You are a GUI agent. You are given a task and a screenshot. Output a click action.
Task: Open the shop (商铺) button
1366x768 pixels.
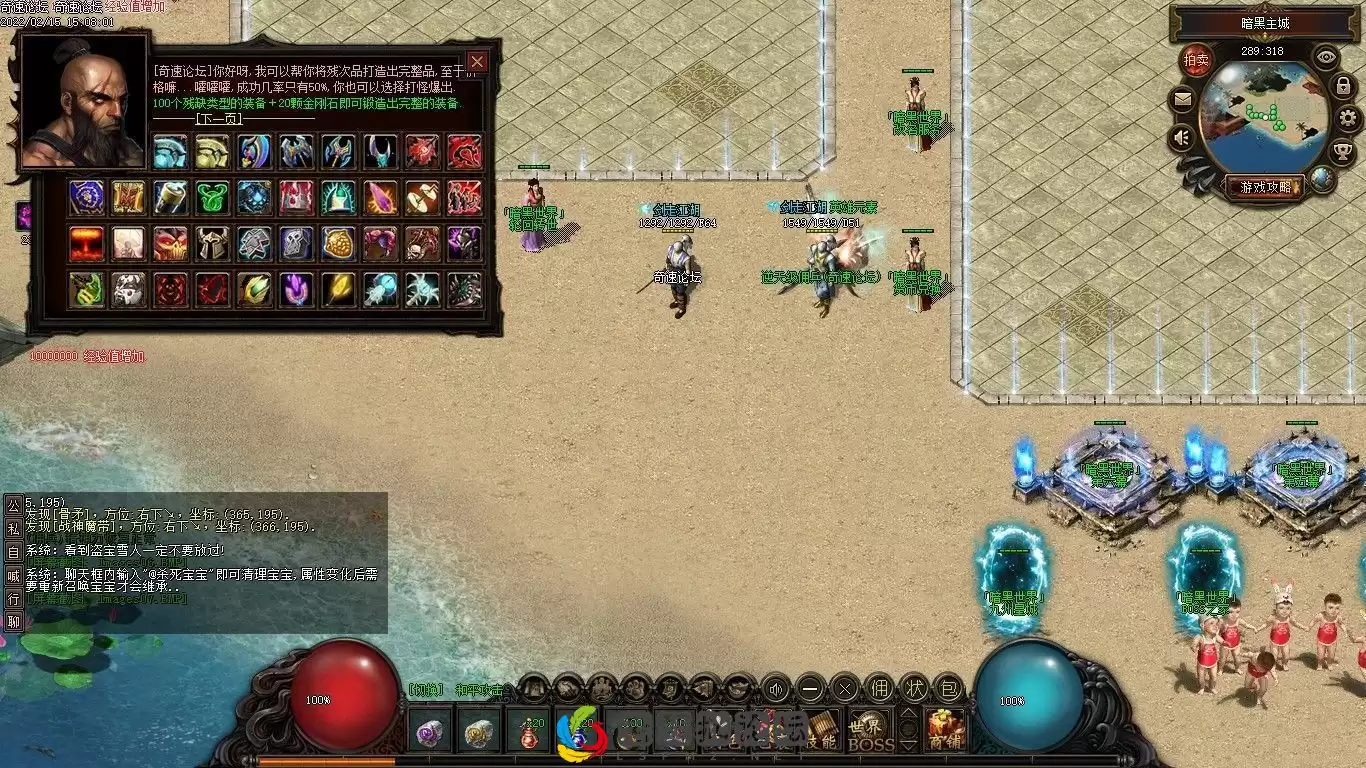pos(945,730)
